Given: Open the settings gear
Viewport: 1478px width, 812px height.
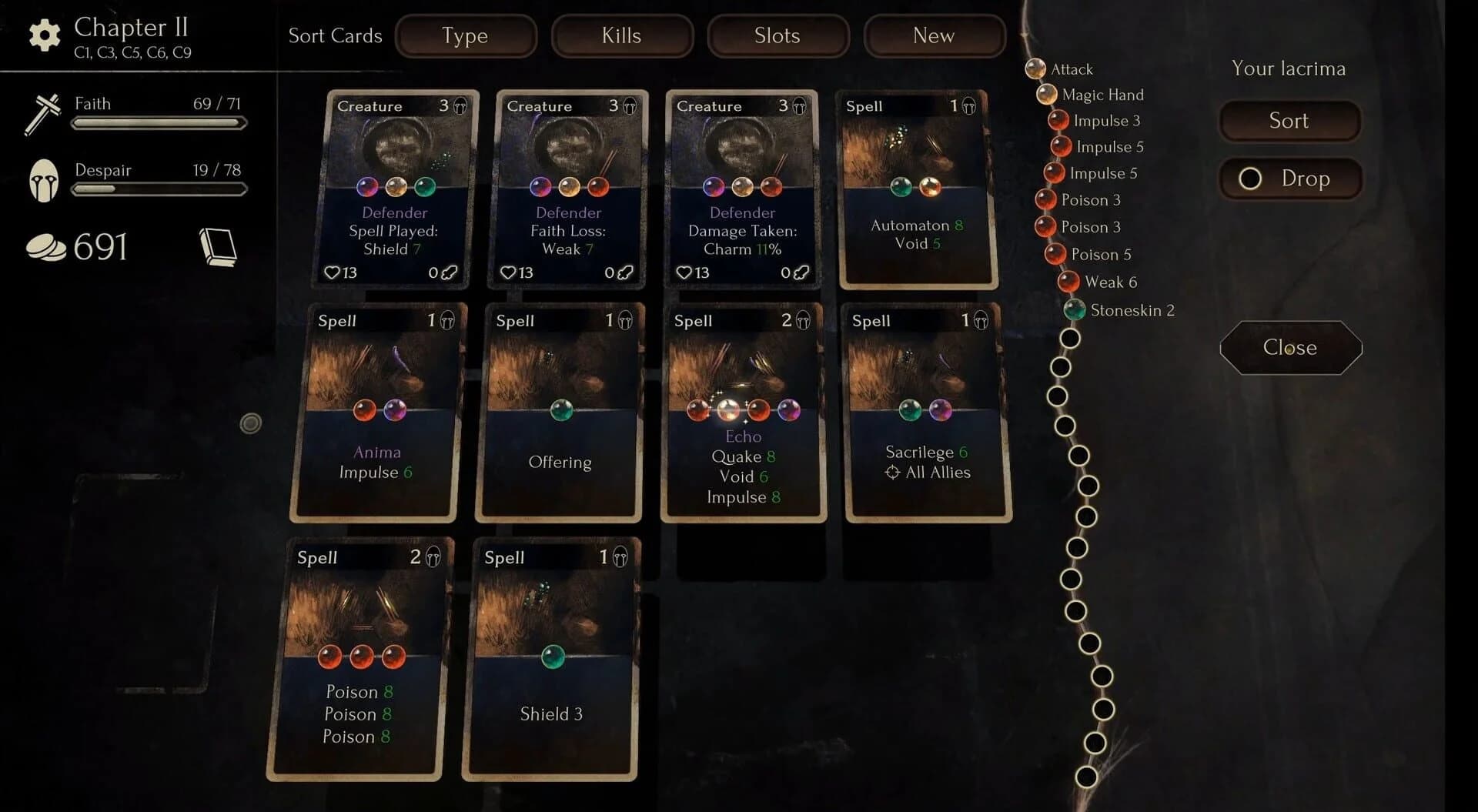Looking at the screenshot, I should pyautogui.click(x=44, y=34).
